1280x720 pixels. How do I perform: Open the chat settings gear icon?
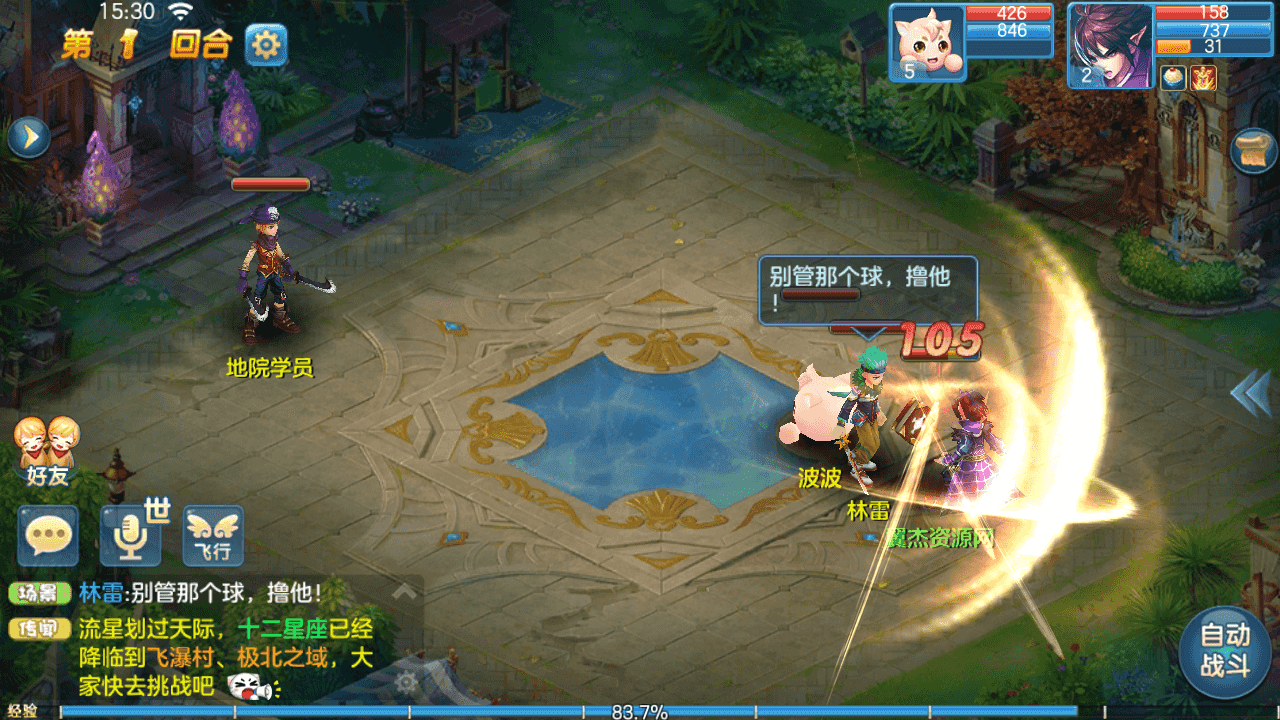pyautogui.click(x=405, y=683)
